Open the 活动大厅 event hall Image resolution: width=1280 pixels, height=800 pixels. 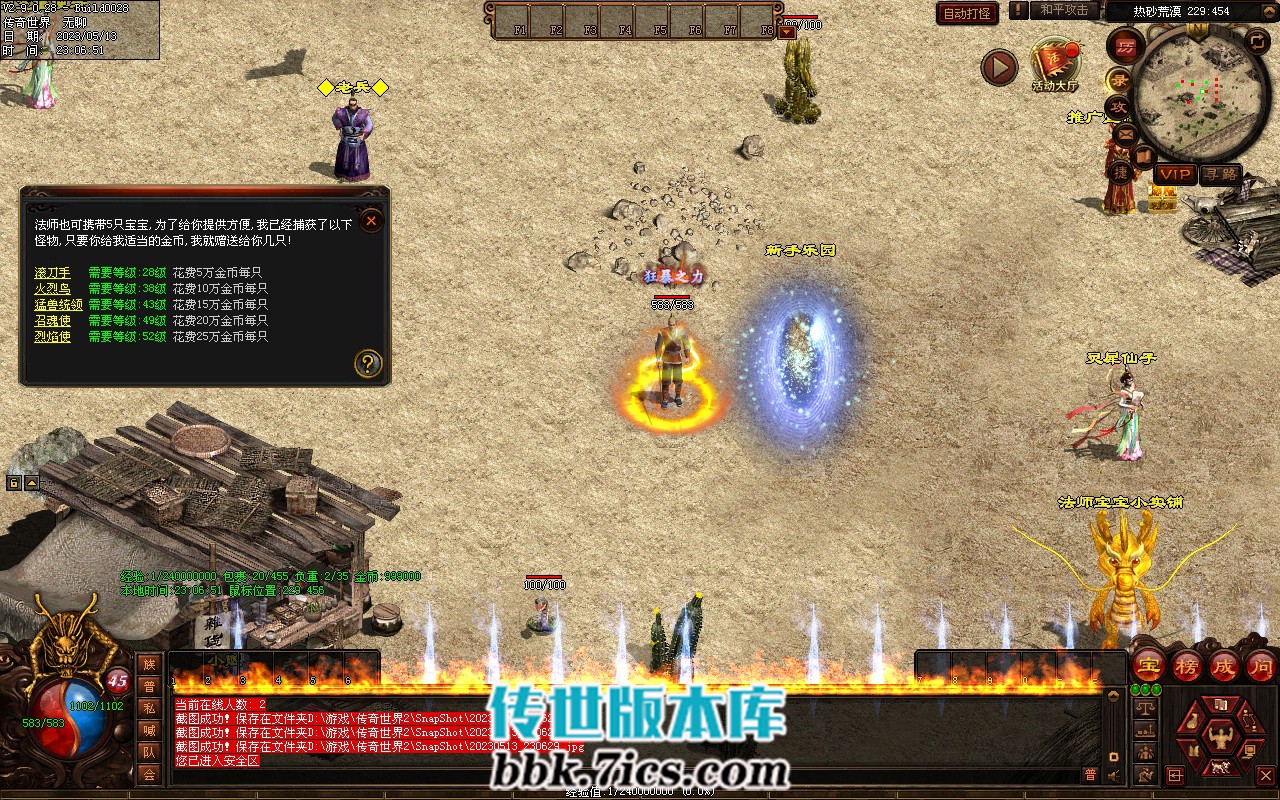(1054, 64)
